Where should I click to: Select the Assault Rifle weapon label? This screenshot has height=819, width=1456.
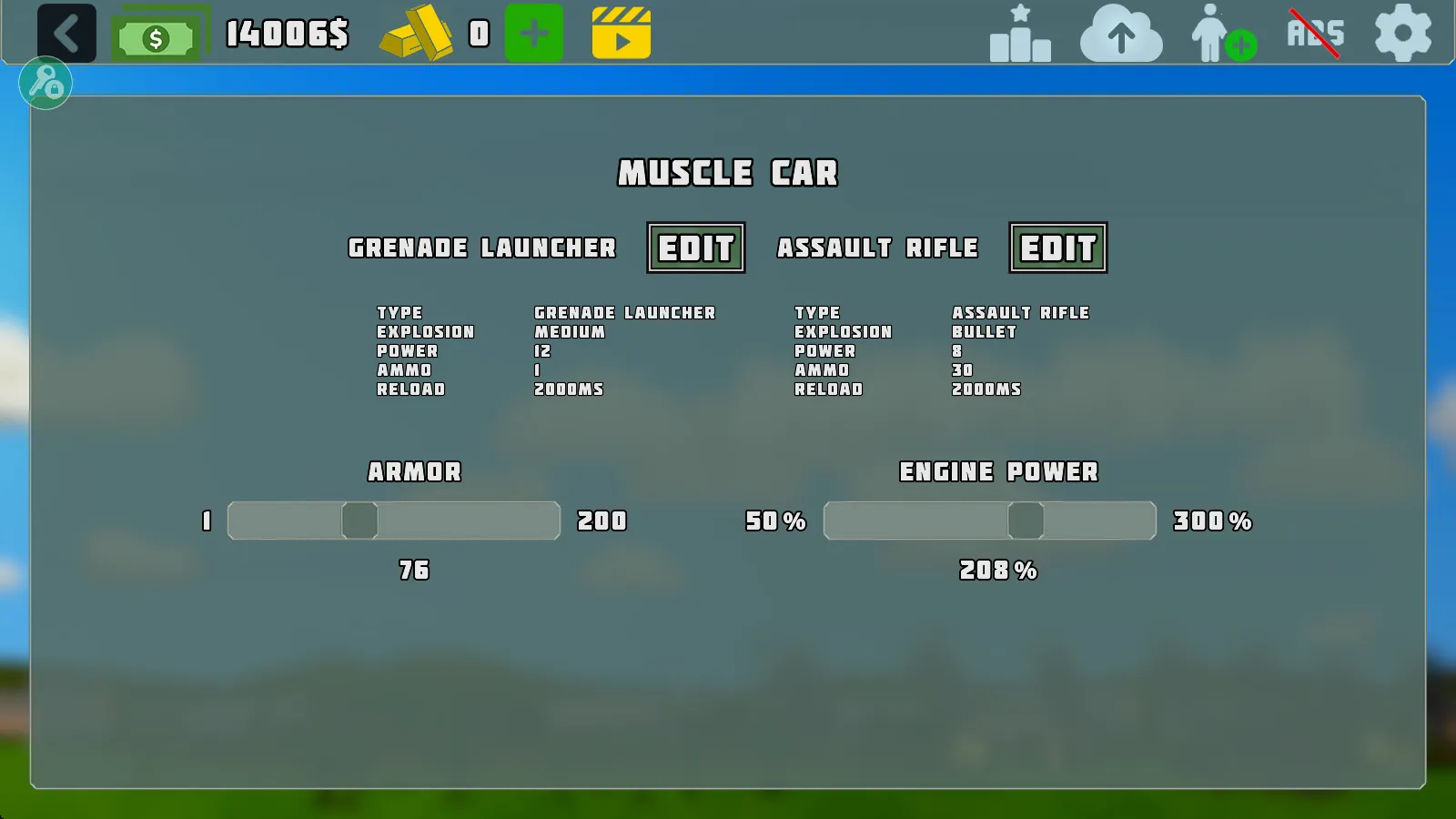[878, 248]
